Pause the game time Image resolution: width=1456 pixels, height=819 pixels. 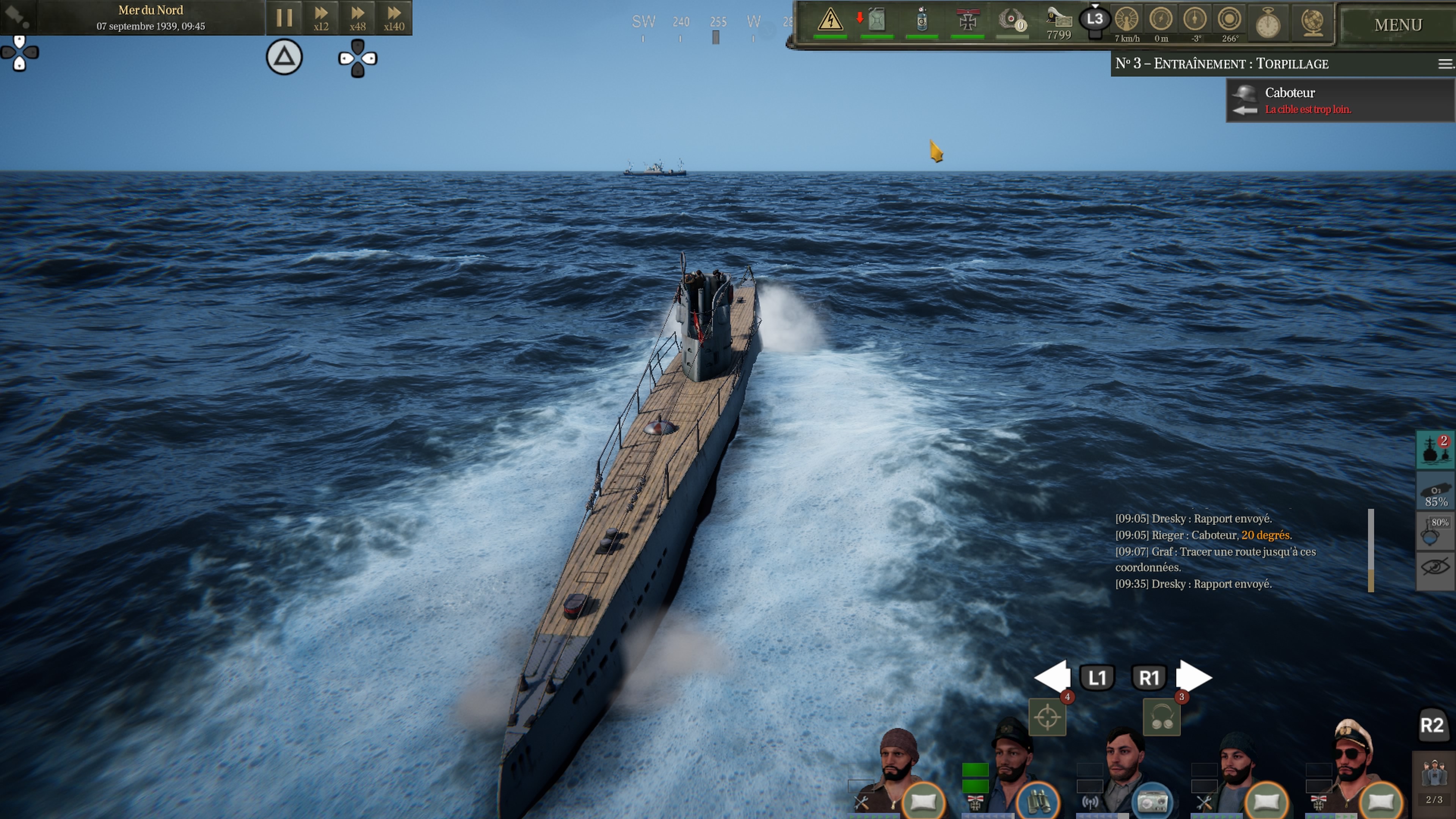click(x=284, y=18)
